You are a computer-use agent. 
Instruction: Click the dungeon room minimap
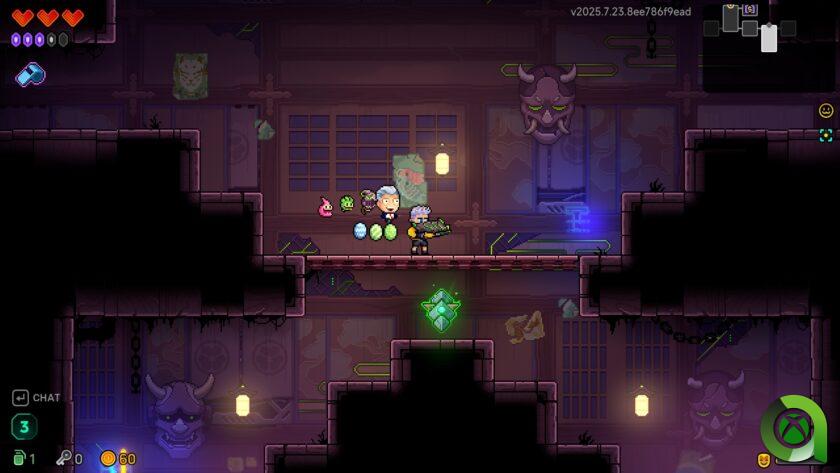pos(750,26)
